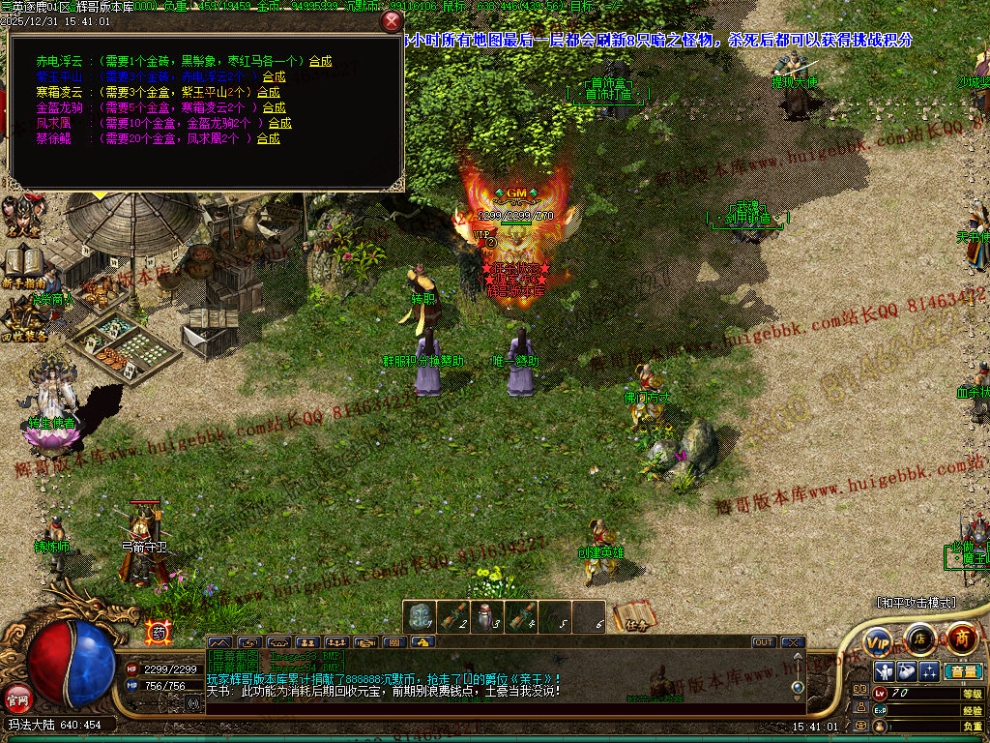Open the 任务 quest book
The height and width of the screenshot is (743, 990).
pos(632,615)
